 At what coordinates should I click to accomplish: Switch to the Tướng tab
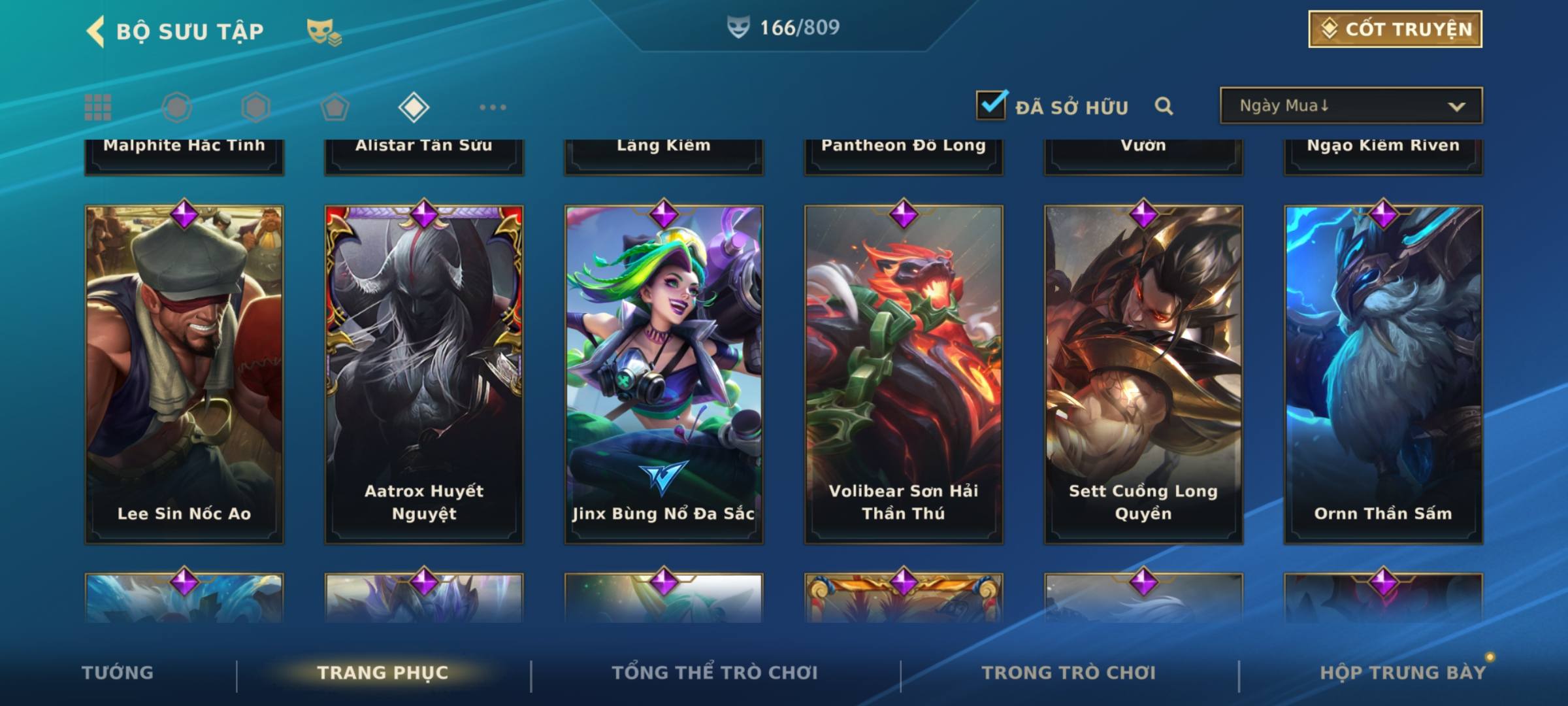[x=118, y=673]
